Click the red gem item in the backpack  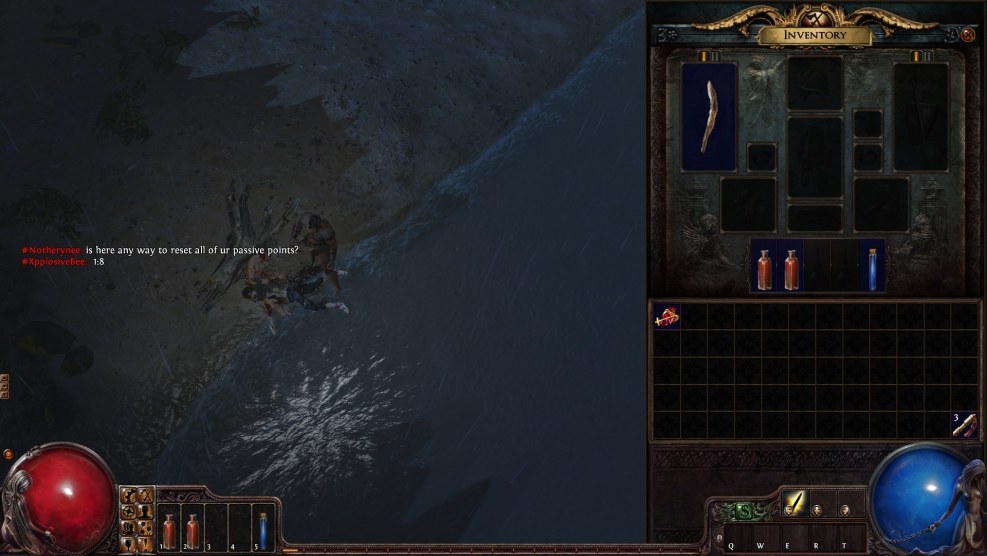[x=667, y=317]
